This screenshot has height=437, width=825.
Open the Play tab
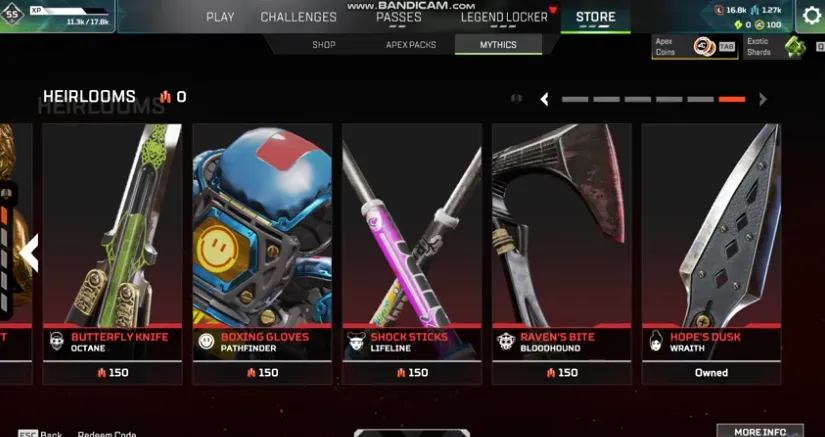coord(220,17)
